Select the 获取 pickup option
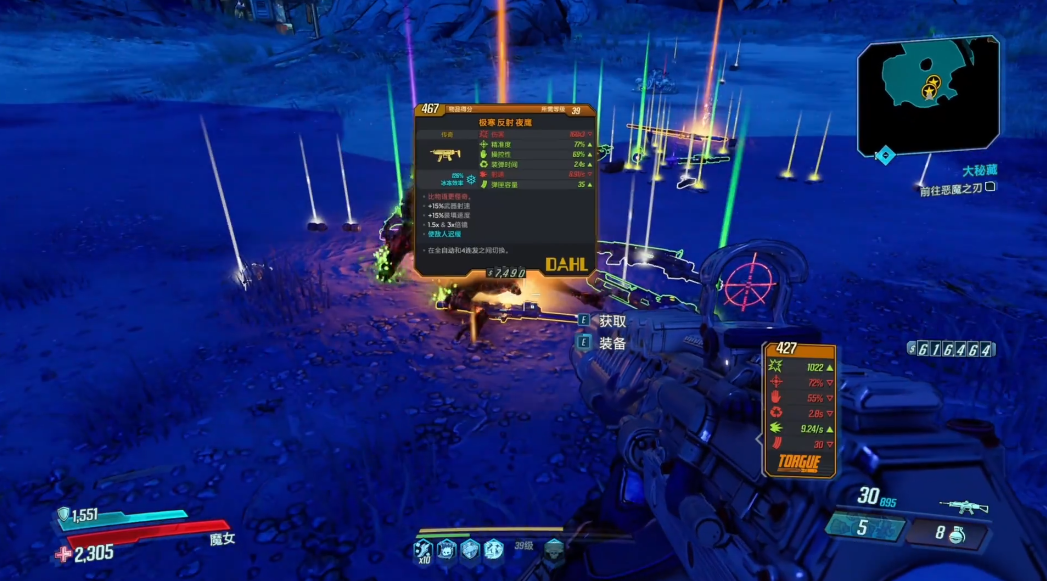Viewport: 1047px width, 581px height. (612, 321)
